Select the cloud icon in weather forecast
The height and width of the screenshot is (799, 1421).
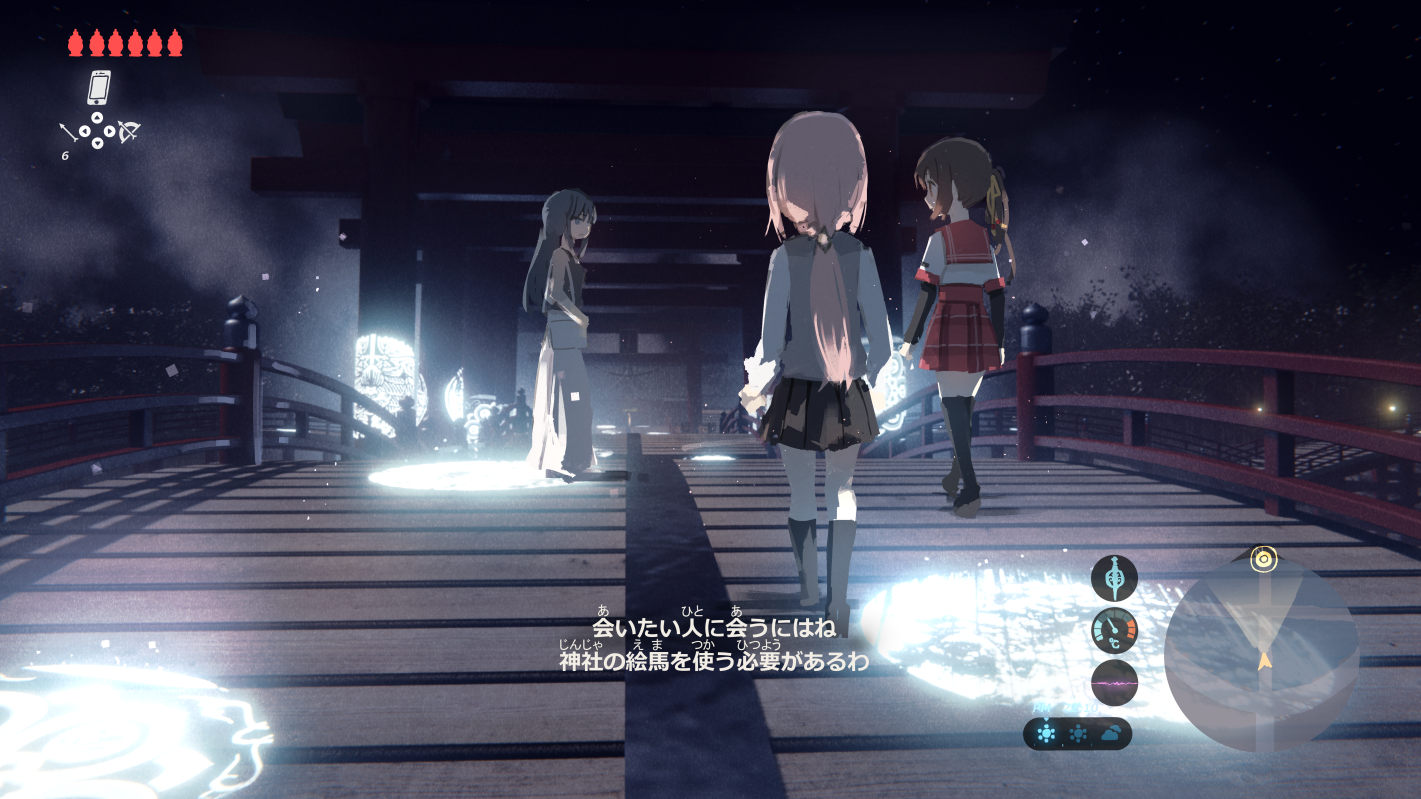click(1110, 734)
